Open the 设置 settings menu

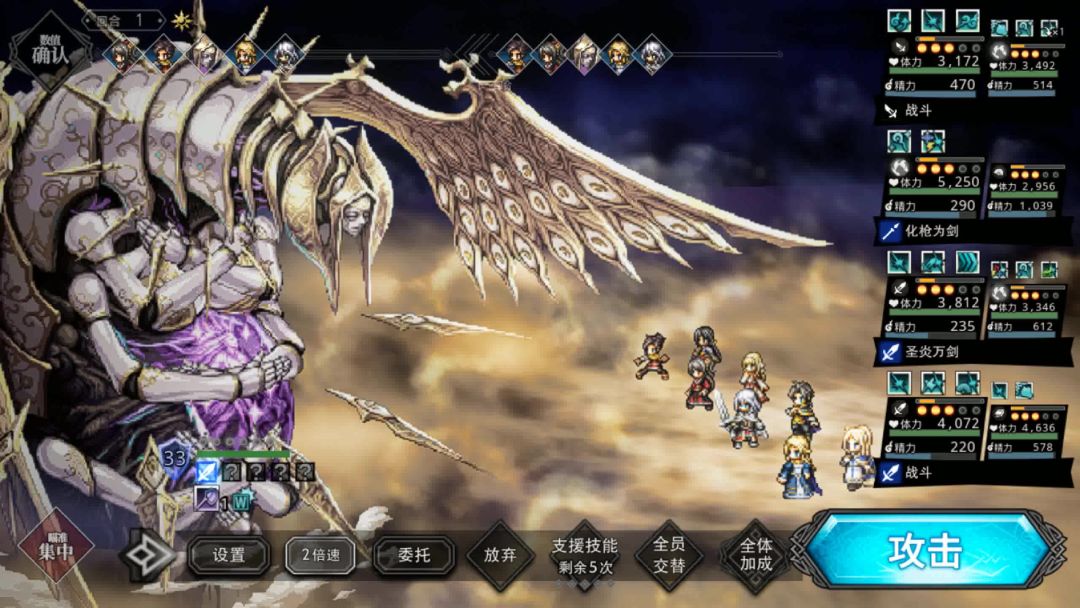click(229, 554)
